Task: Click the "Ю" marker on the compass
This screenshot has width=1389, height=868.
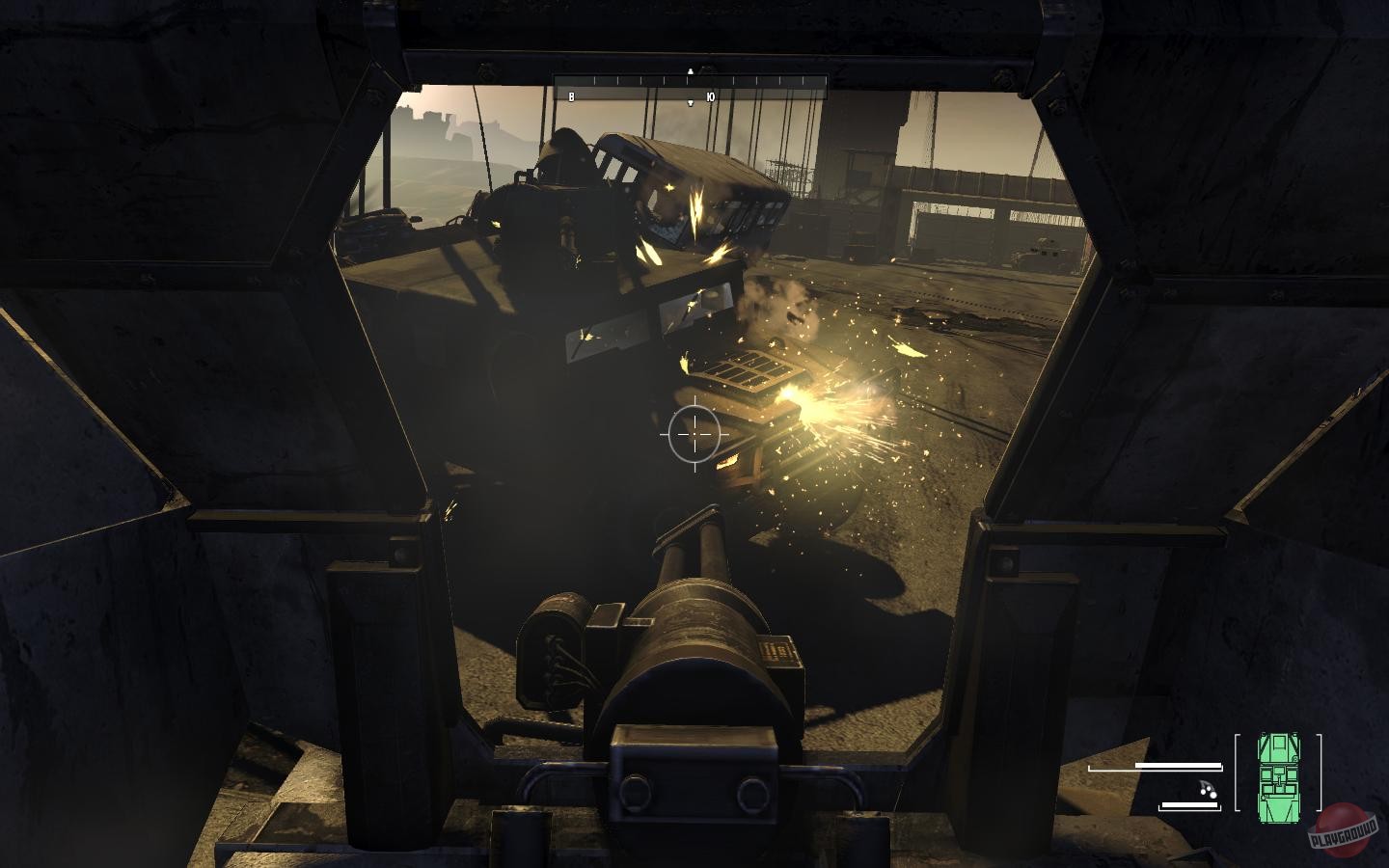Action: [710, 96]
